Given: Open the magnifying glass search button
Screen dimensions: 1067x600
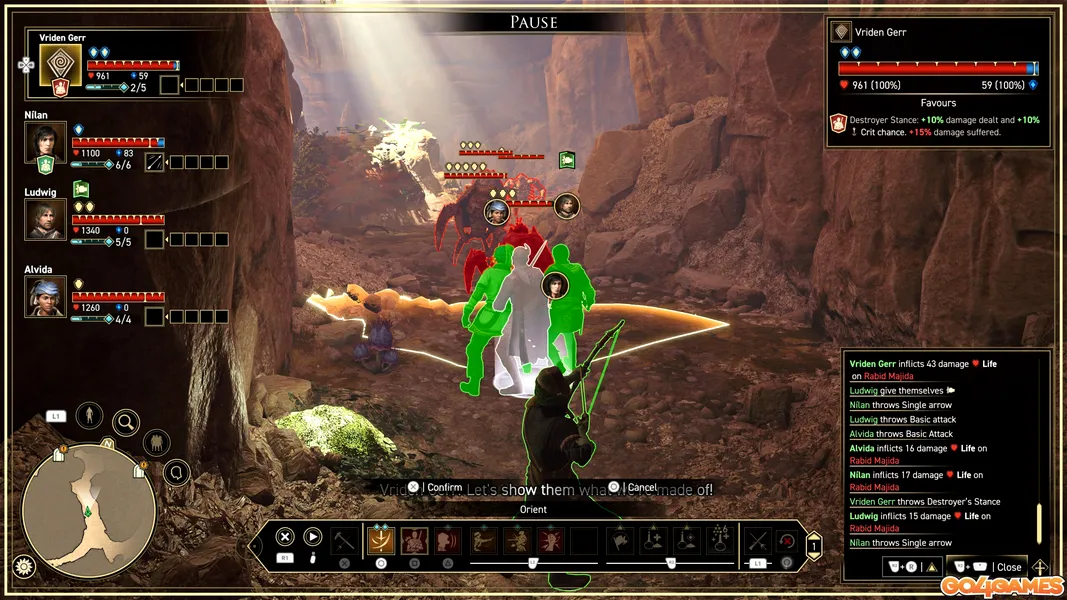Looking at the screenshot, I should tap(126, 423).
